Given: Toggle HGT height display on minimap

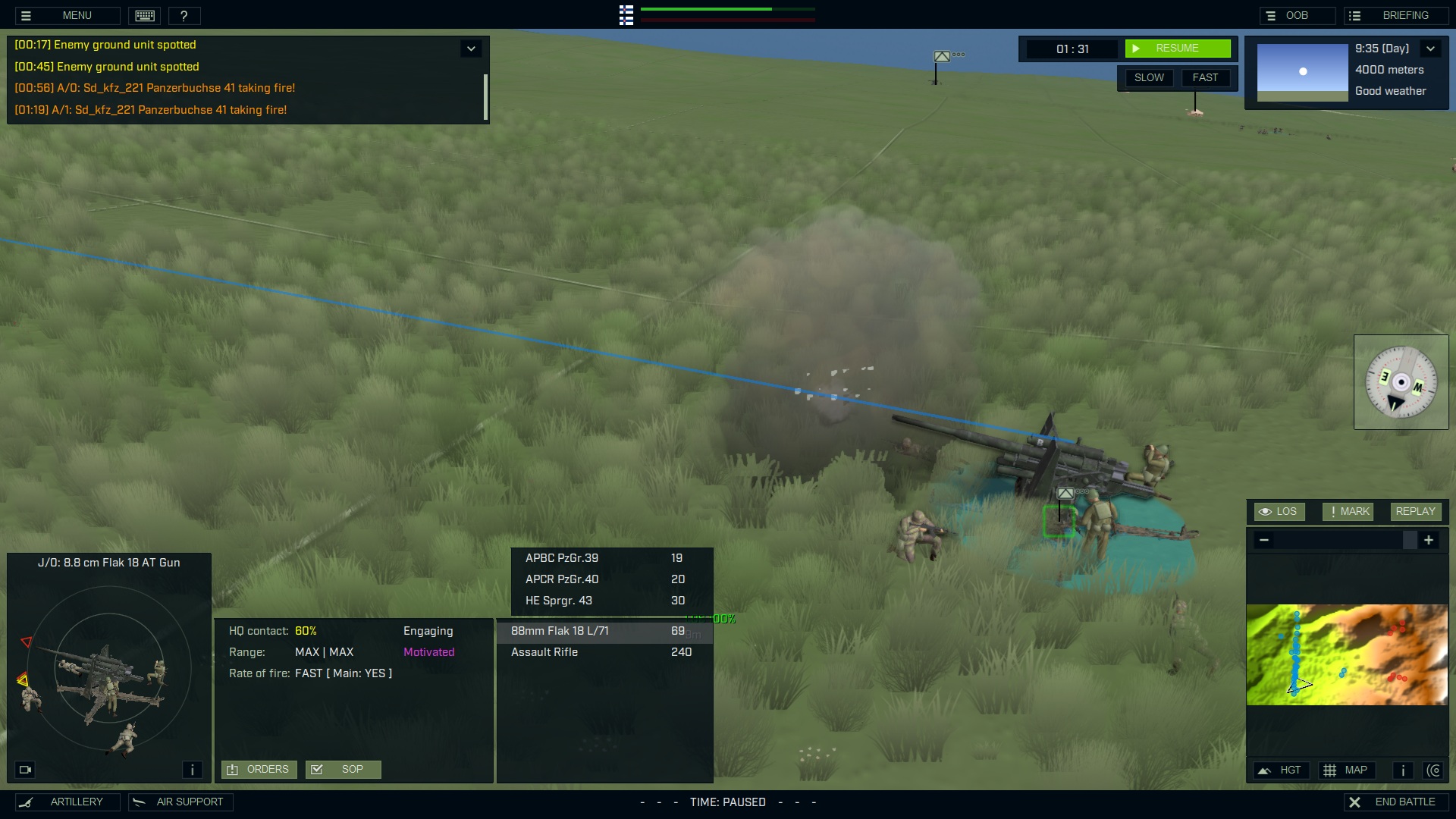Looking at the screenshot, I should click(x=1282, y=770).
